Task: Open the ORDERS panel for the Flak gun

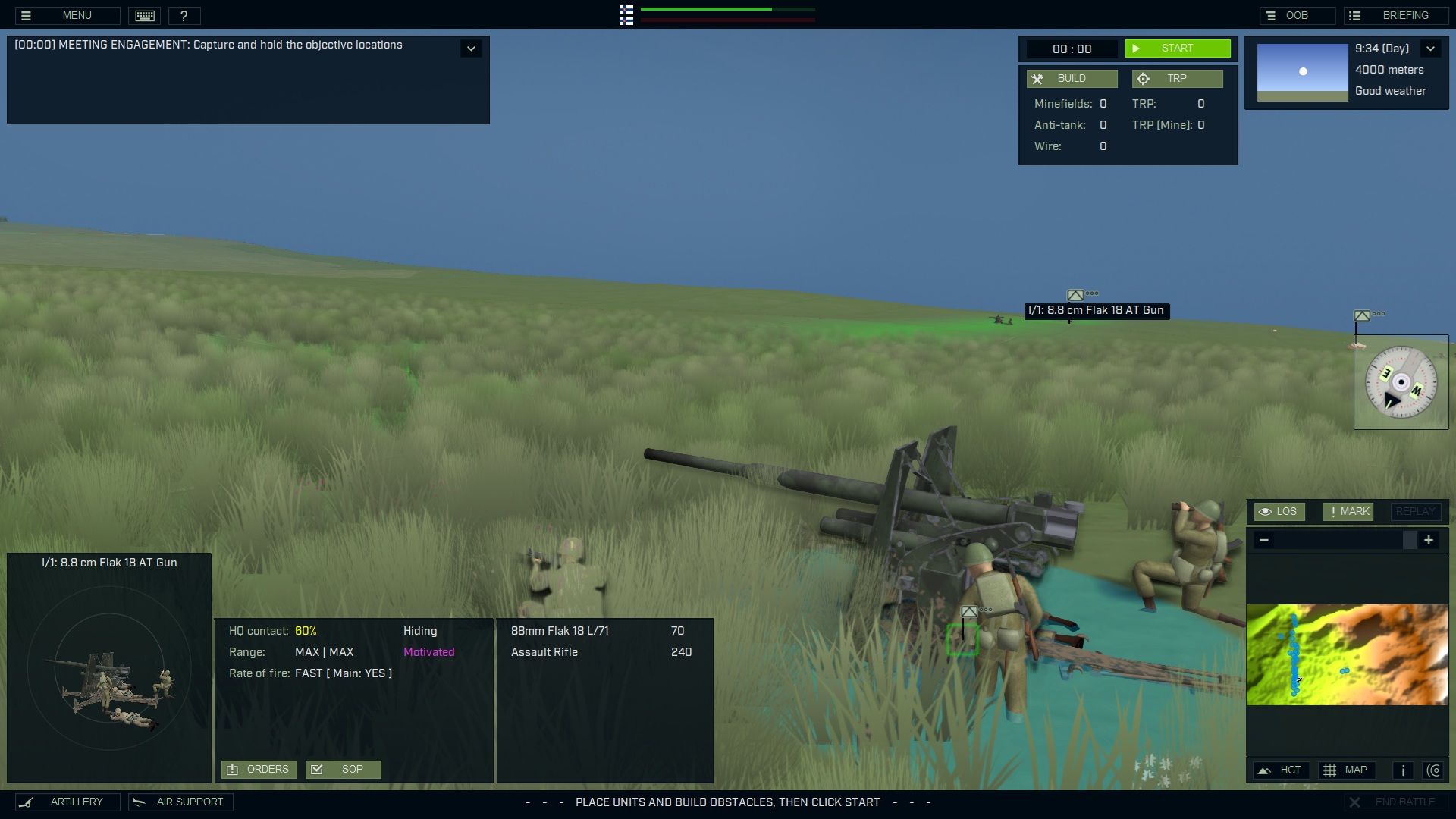Action: click(258, 769)
